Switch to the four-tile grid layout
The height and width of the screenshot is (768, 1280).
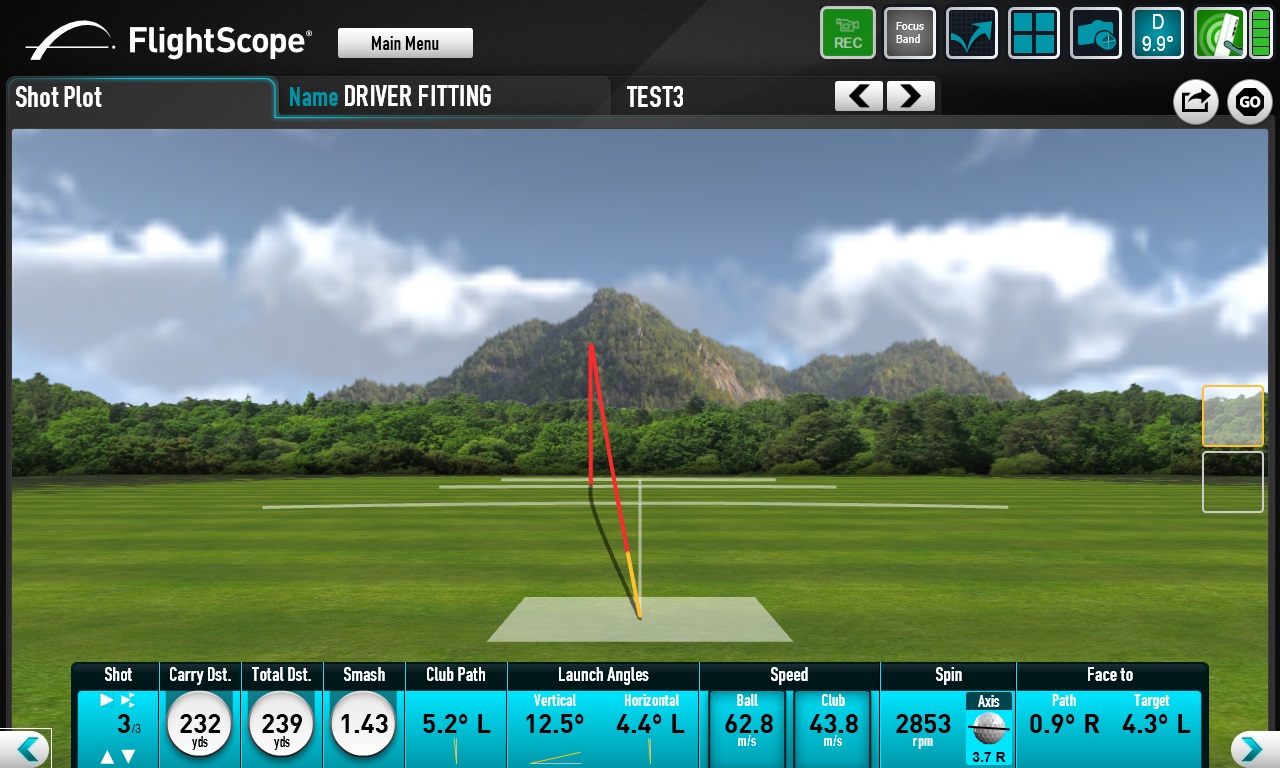tap(1033, 33)
